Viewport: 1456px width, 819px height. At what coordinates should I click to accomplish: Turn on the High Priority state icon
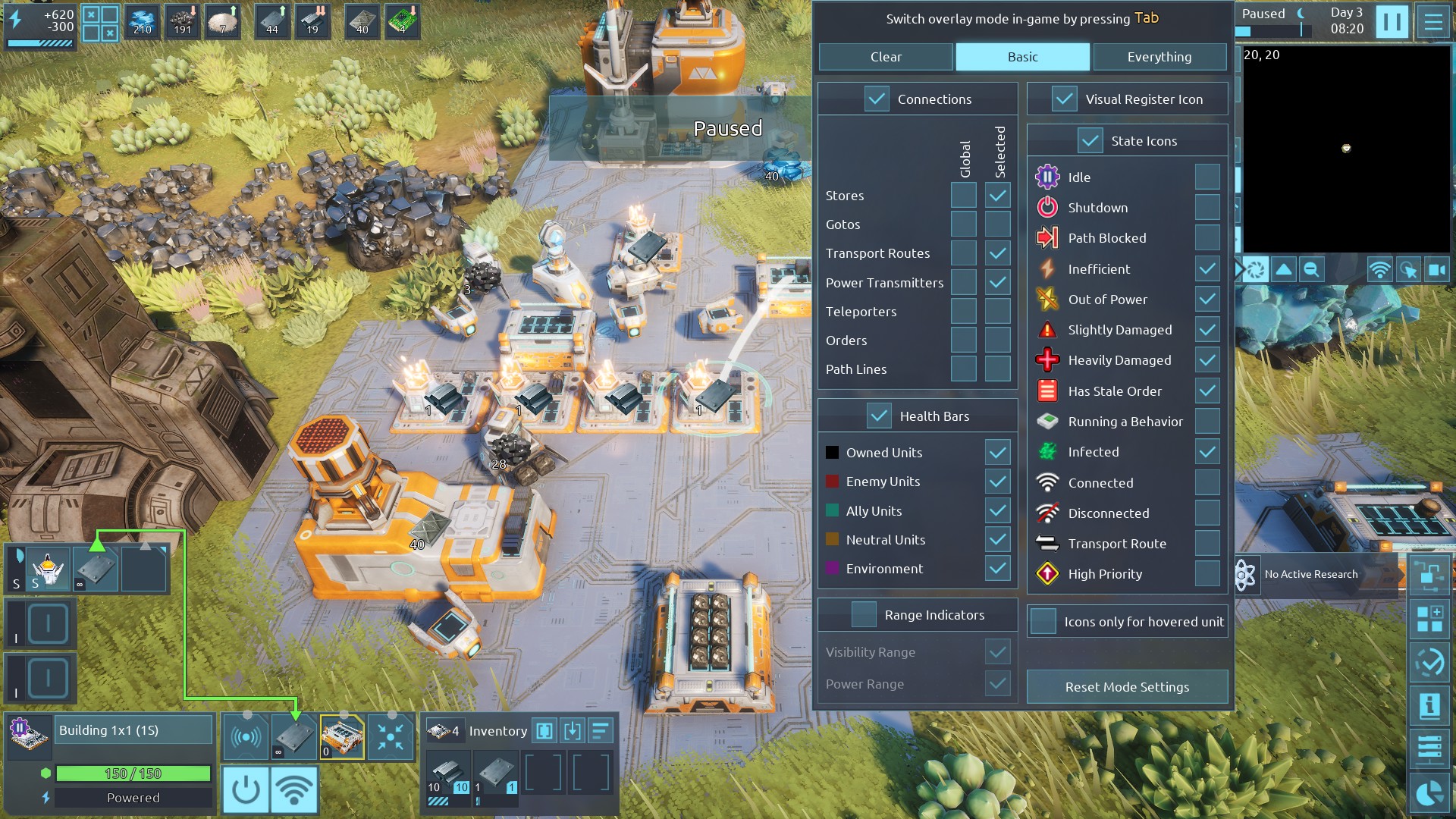(1207, 574)
